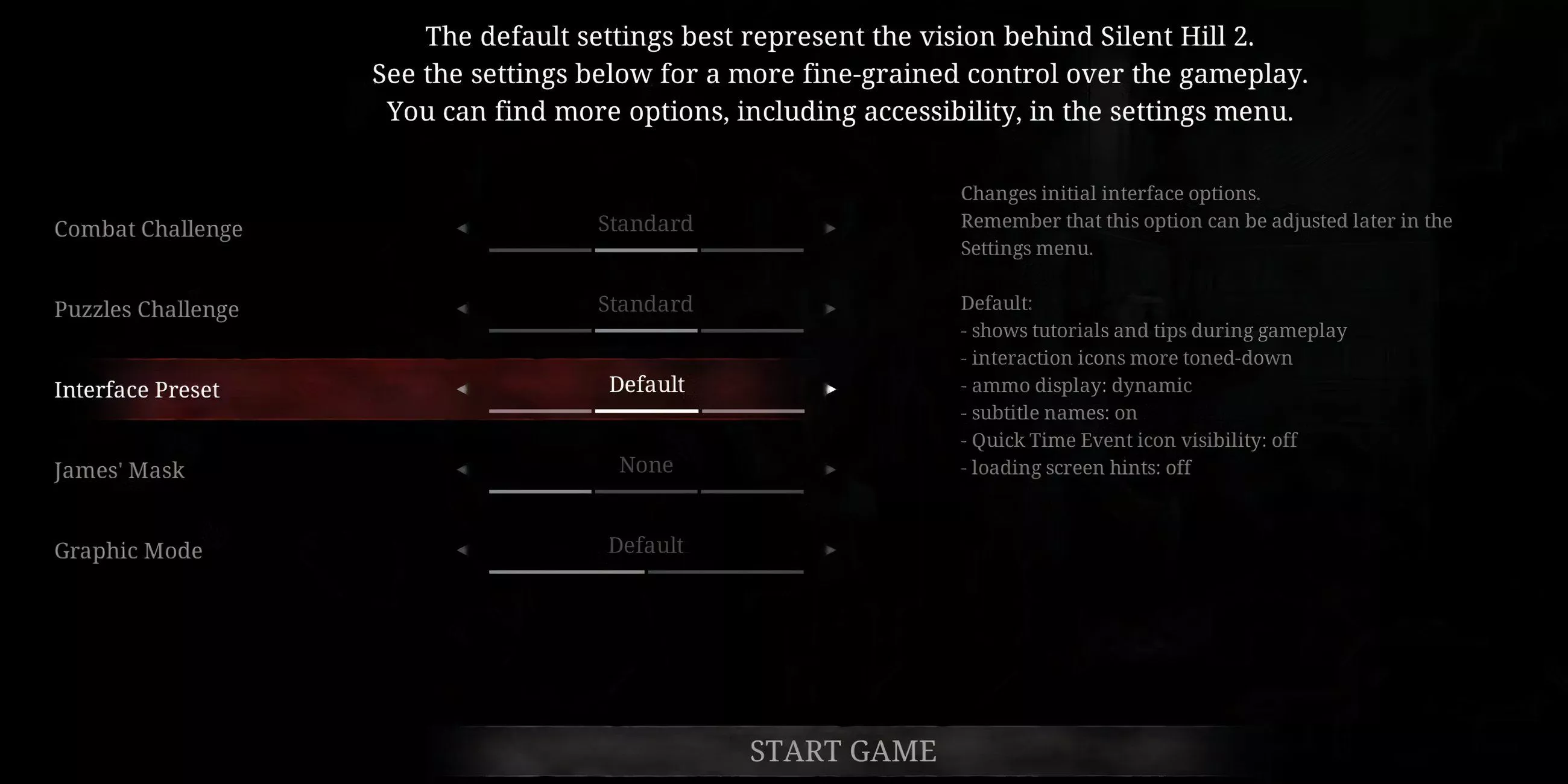Click the left arrow on Graphic Mode
The height and width of the screenshot is (784, 1568).
[x=463, y=550]
